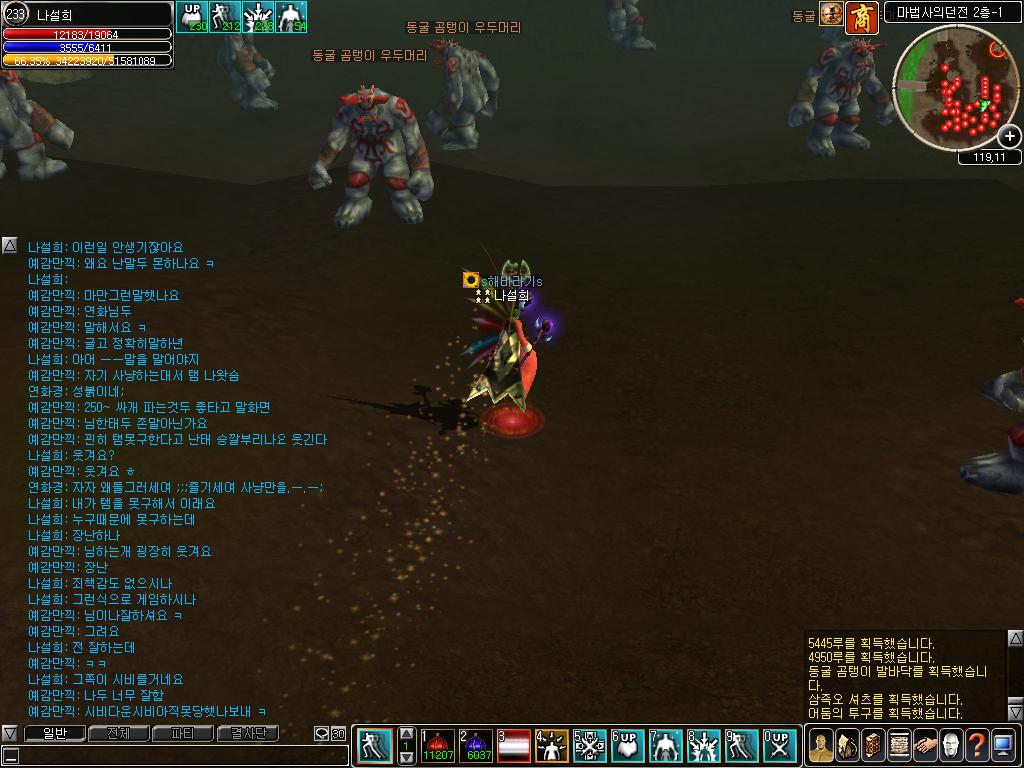This screenshot has height=768, width=1024.
Task: Switch to the 전체 chat tab
Action: 118,733
